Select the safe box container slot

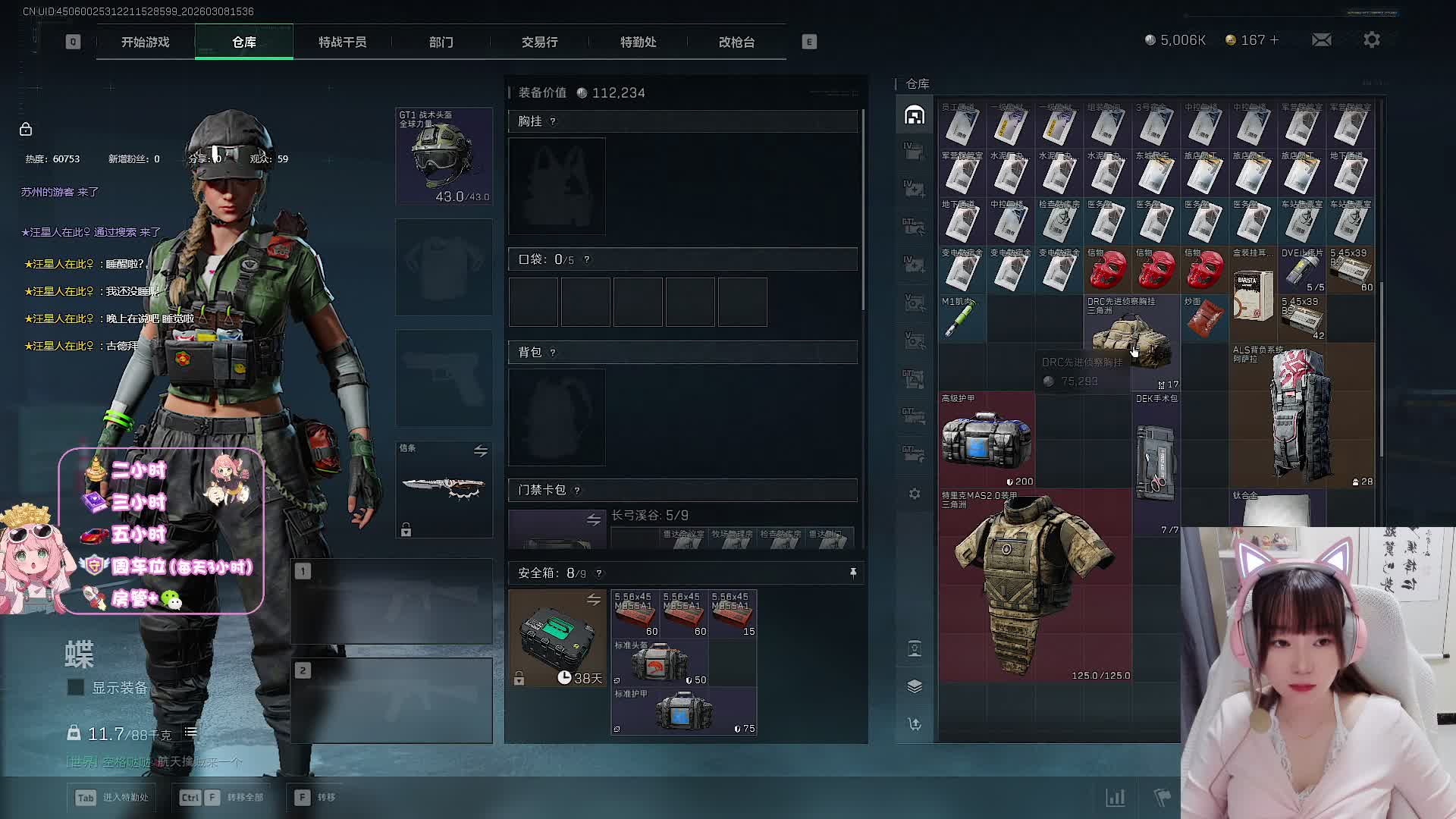pyautogui.click(x=557, y=639)
